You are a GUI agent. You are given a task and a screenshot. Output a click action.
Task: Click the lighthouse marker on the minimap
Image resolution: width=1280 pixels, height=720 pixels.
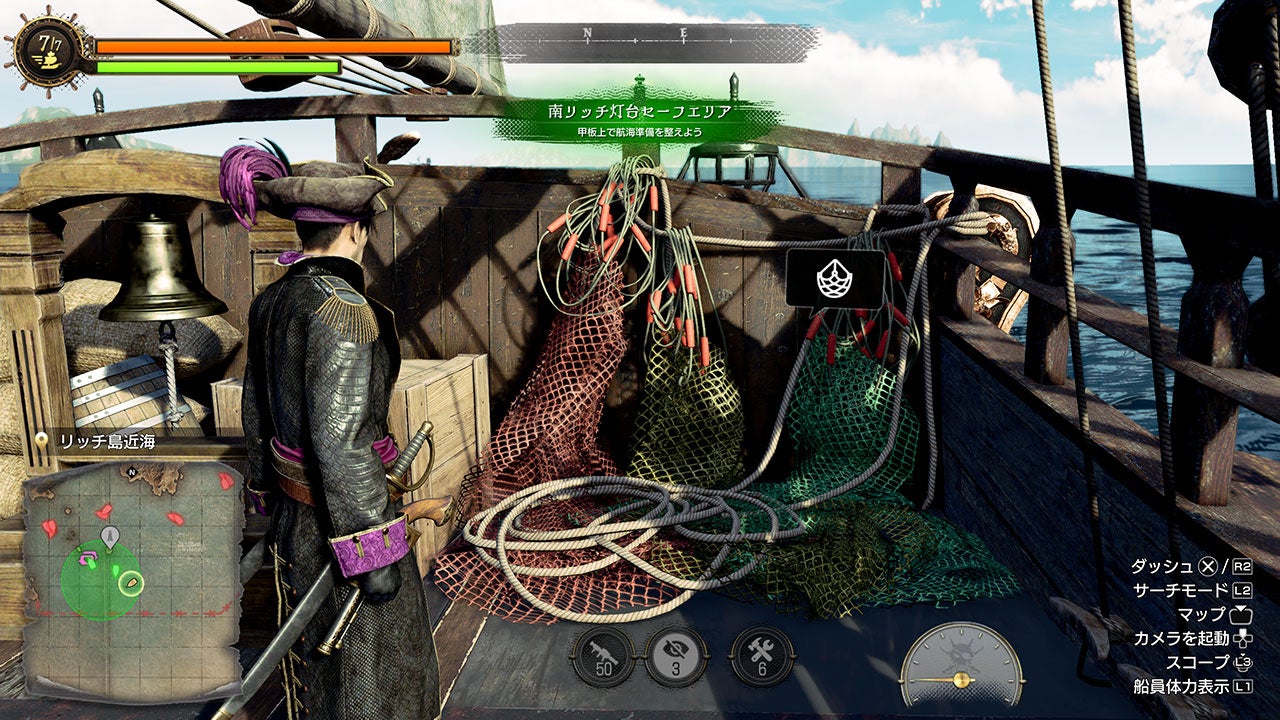[109, 535]
